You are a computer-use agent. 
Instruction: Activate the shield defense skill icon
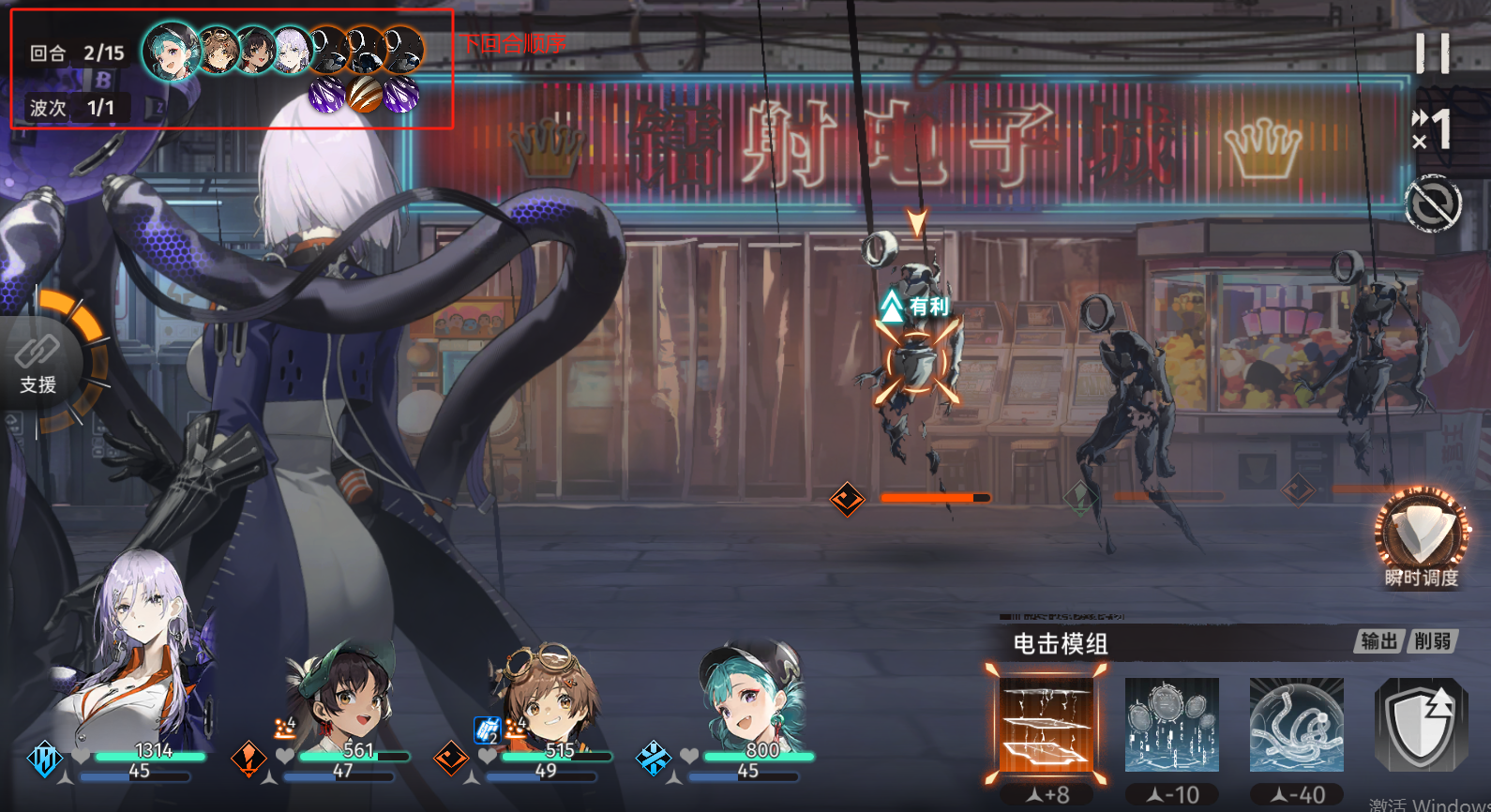coord(1420,724)
